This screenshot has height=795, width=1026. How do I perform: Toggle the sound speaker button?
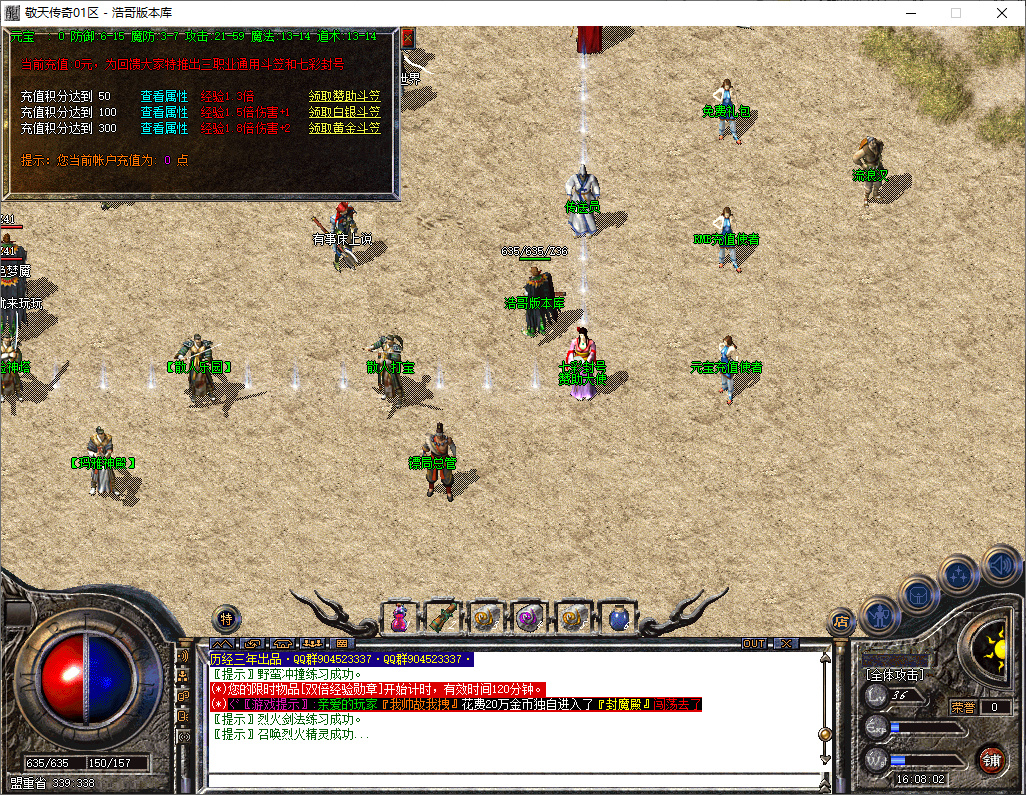click(x=999, y=564)
